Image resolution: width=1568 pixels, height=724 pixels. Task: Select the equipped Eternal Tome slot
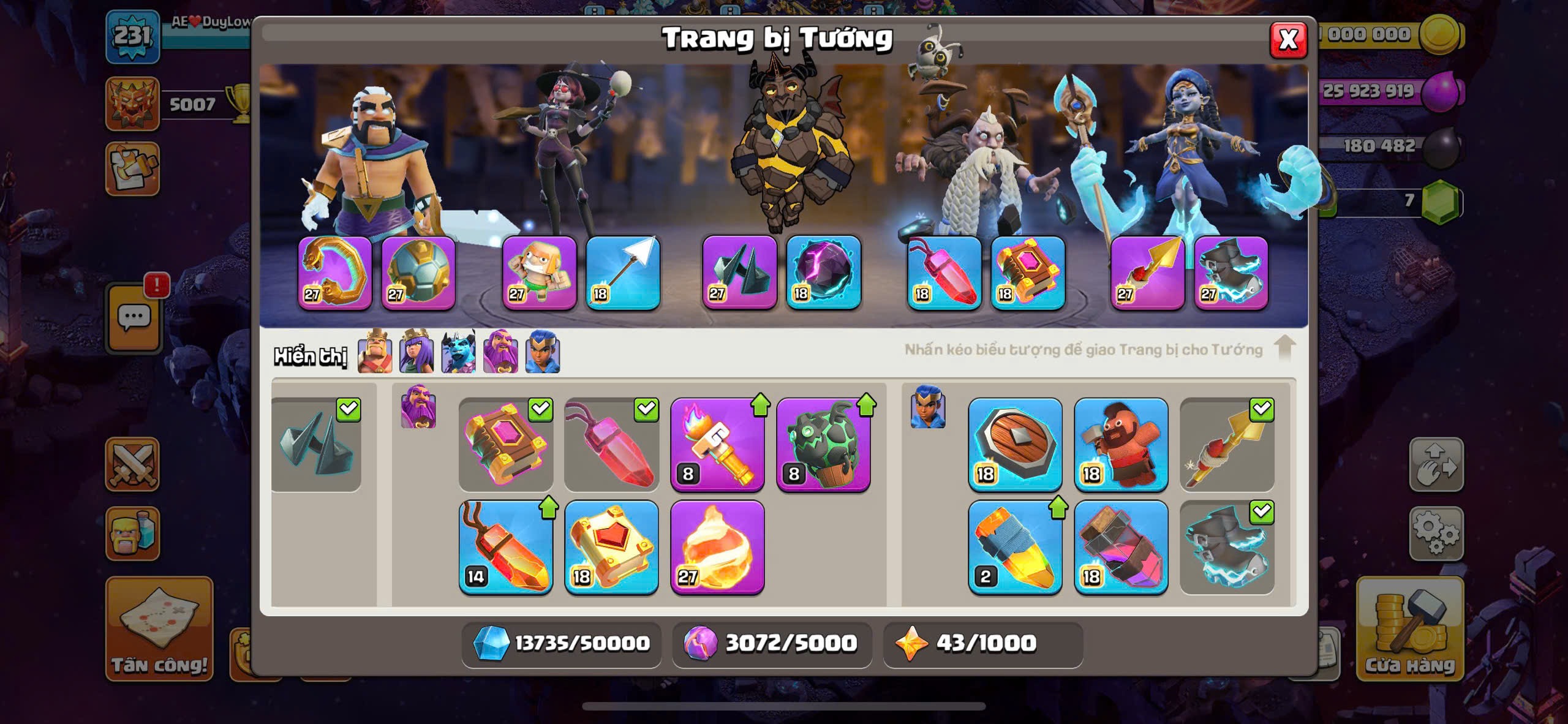coord(1028,272)
